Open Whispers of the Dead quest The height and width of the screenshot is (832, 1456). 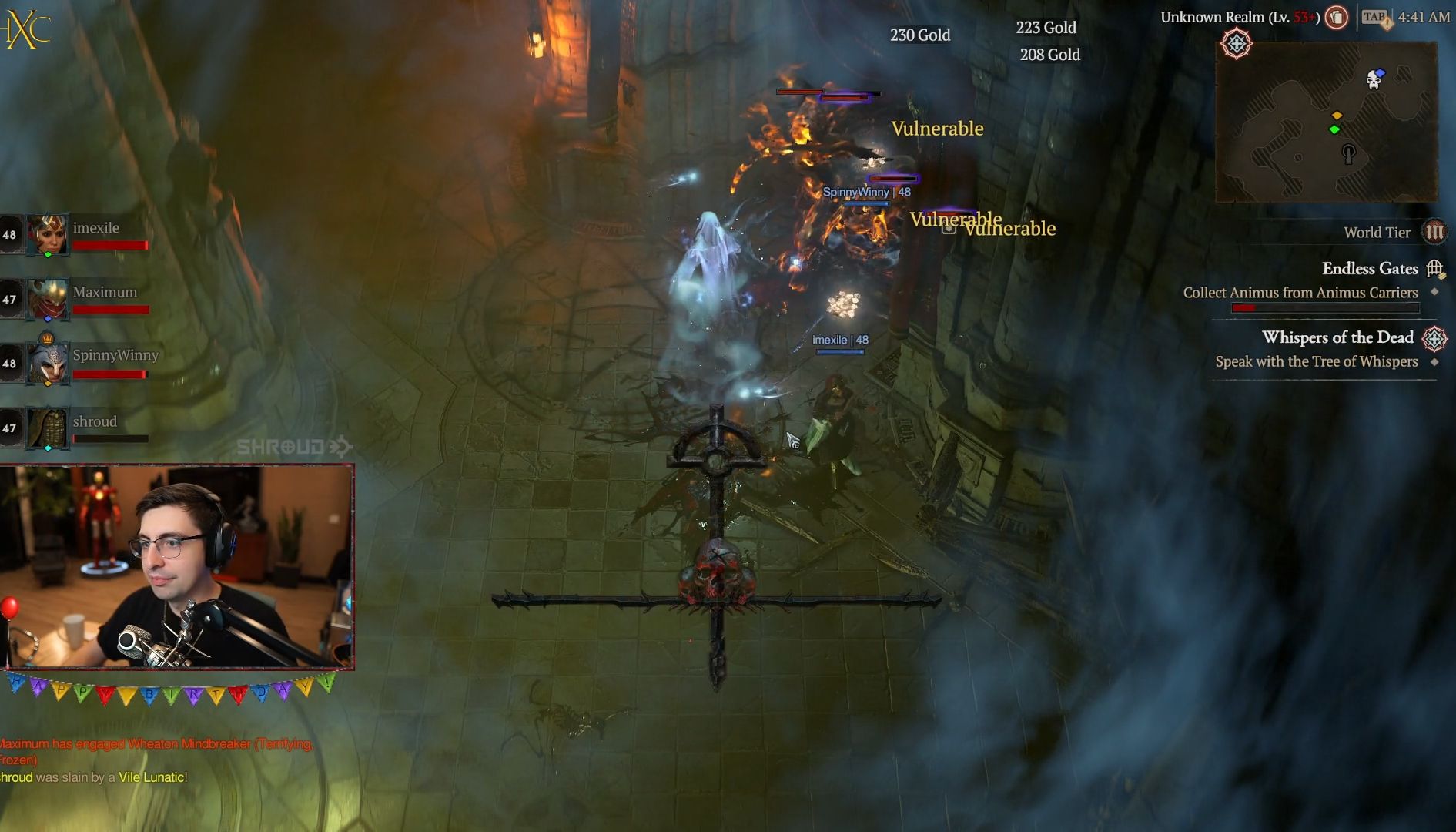tap(1337, 337)
